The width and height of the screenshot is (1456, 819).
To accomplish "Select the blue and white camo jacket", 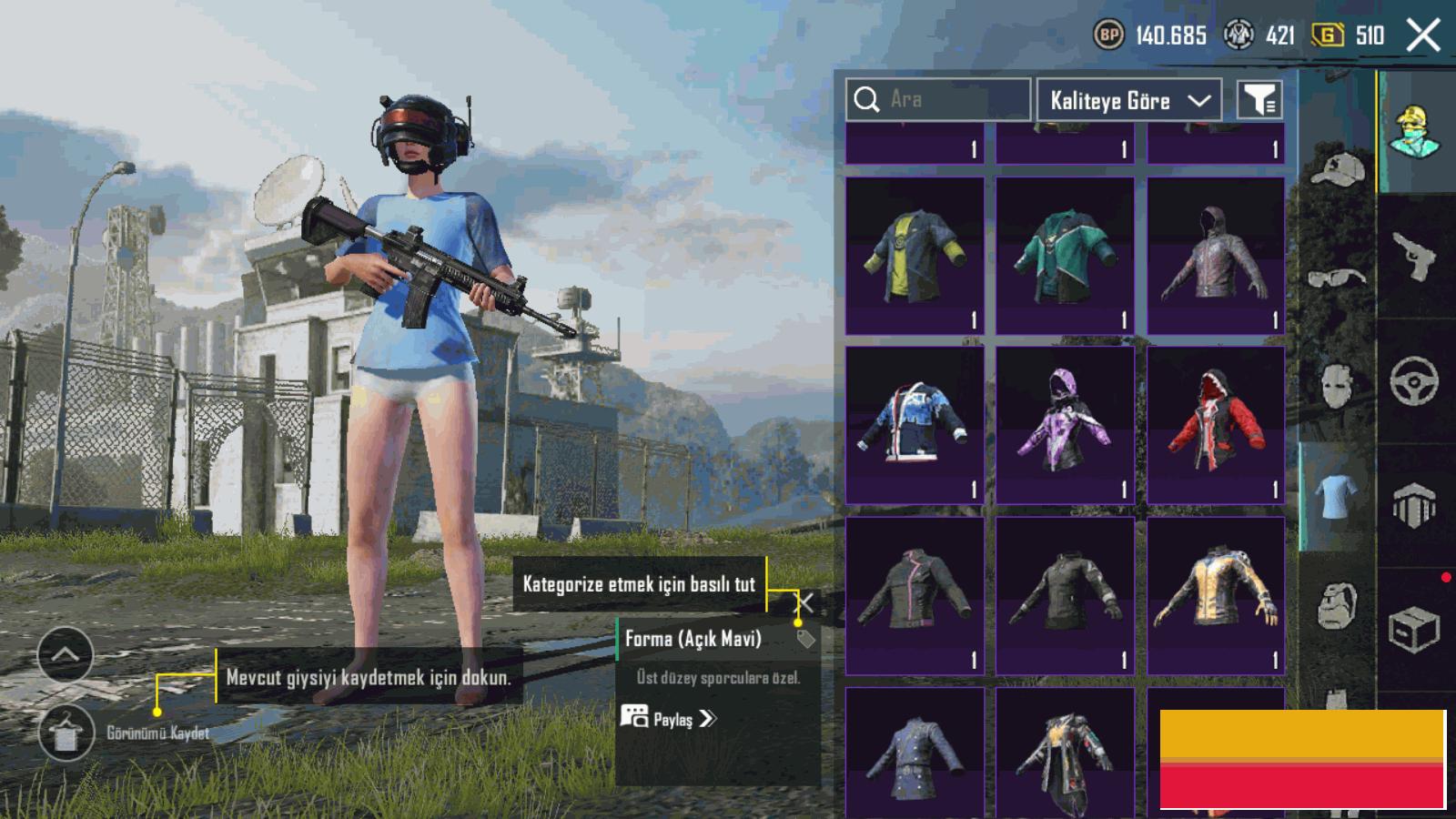I will [915, 425].
